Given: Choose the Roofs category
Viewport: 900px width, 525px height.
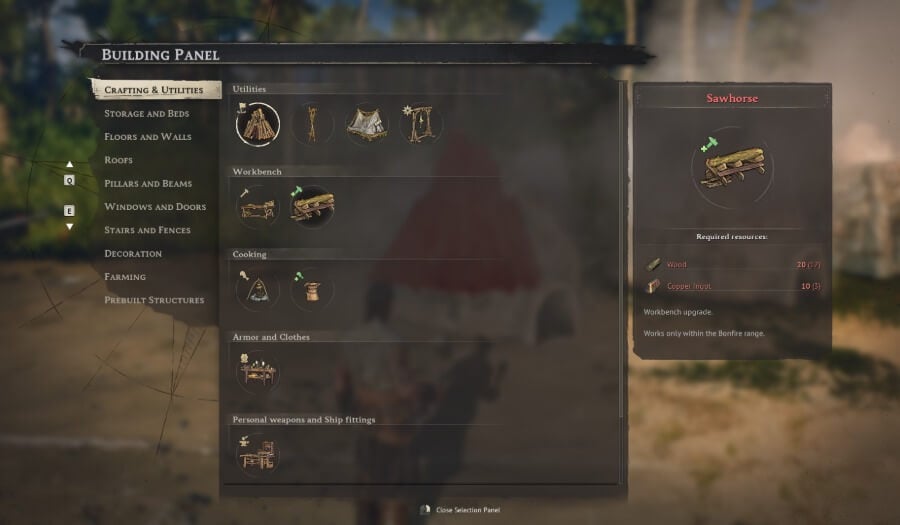Looking at the screenshot, I should [x=118, y=160].
